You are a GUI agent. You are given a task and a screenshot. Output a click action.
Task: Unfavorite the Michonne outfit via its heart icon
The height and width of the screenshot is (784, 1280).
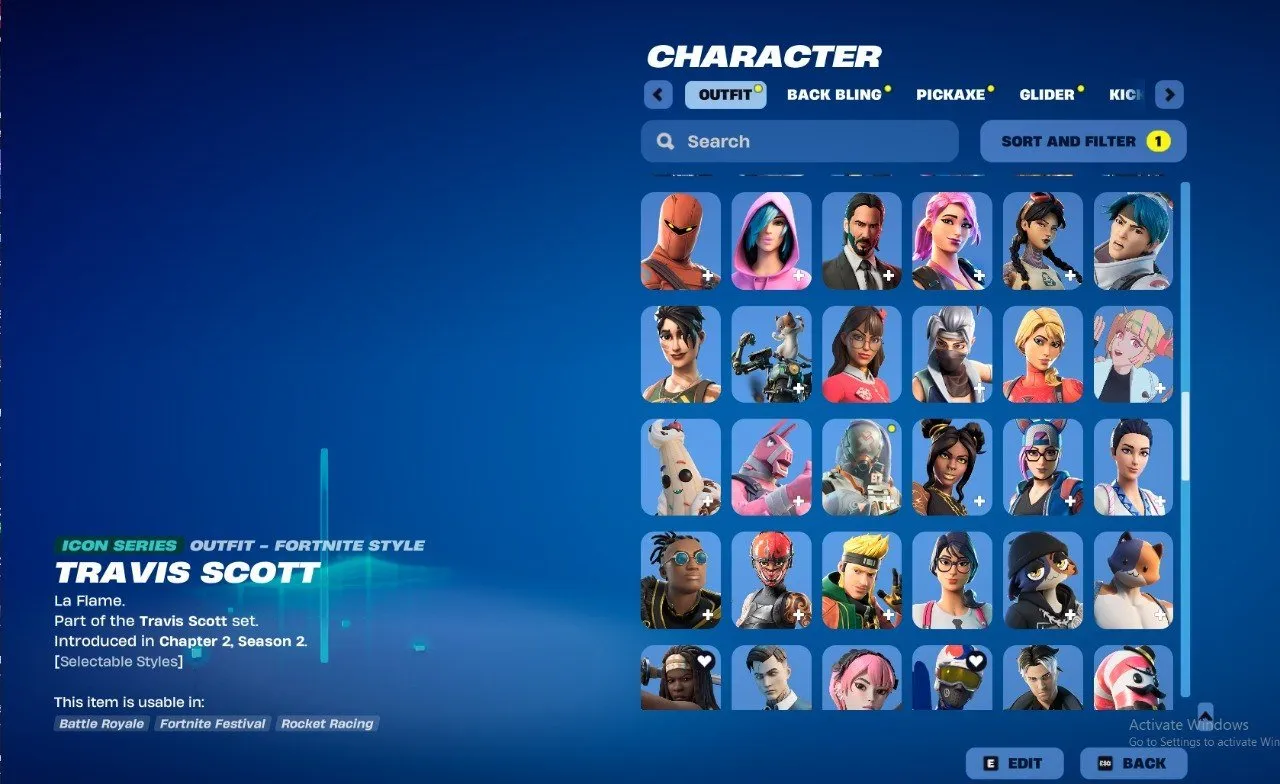(x=704, y=660)
